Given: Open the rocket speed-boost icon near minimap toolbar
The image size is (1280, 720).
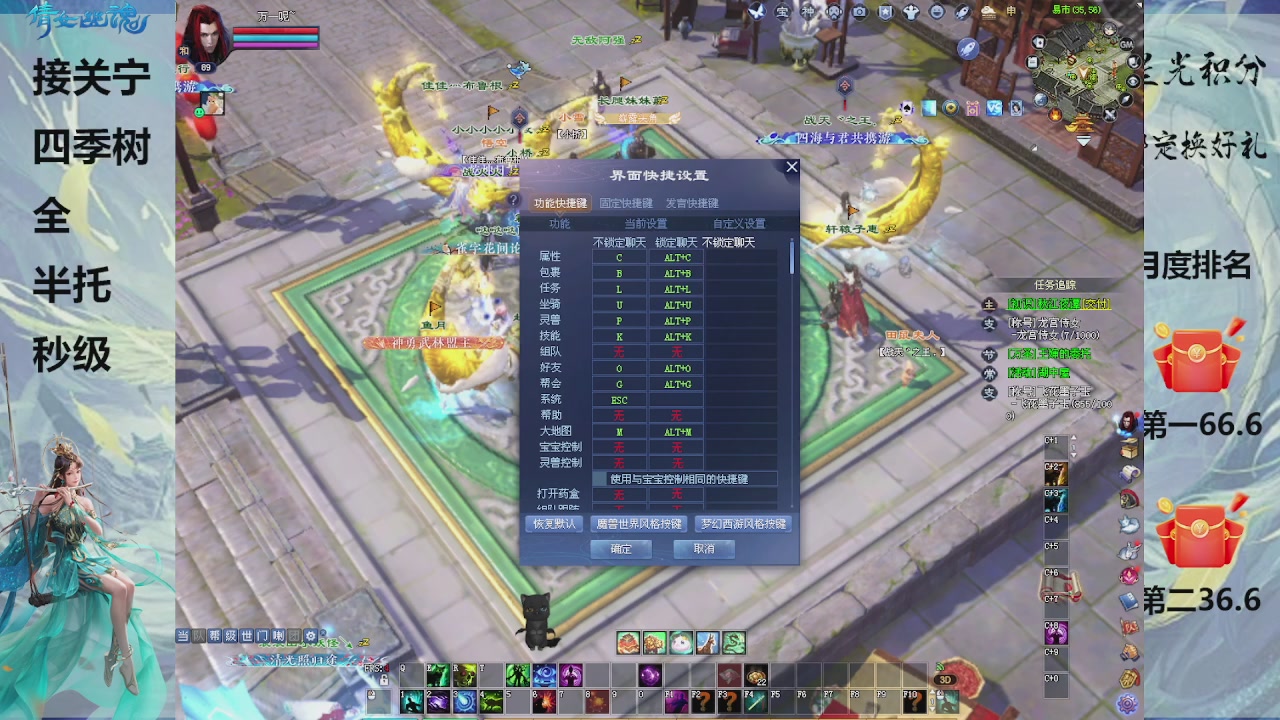Looking at the screenshot, I should click(x=961, y=13).
